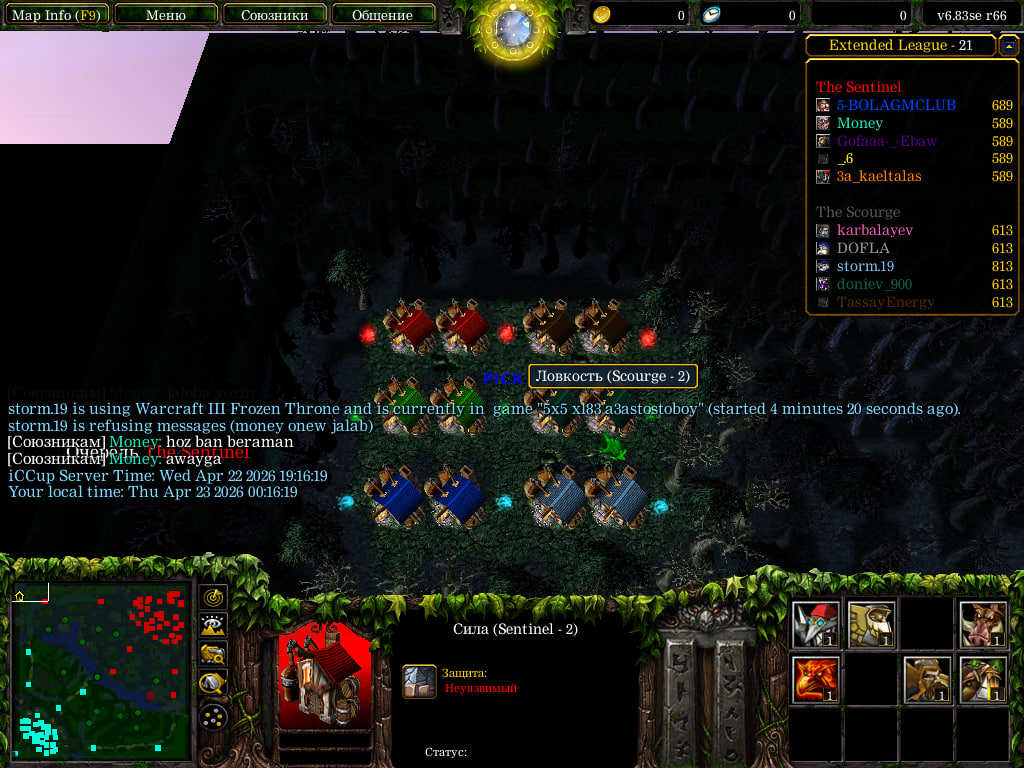Open the Меню button
The height and width of the screenshot is (768, 1024).
[x=165, y=15]
